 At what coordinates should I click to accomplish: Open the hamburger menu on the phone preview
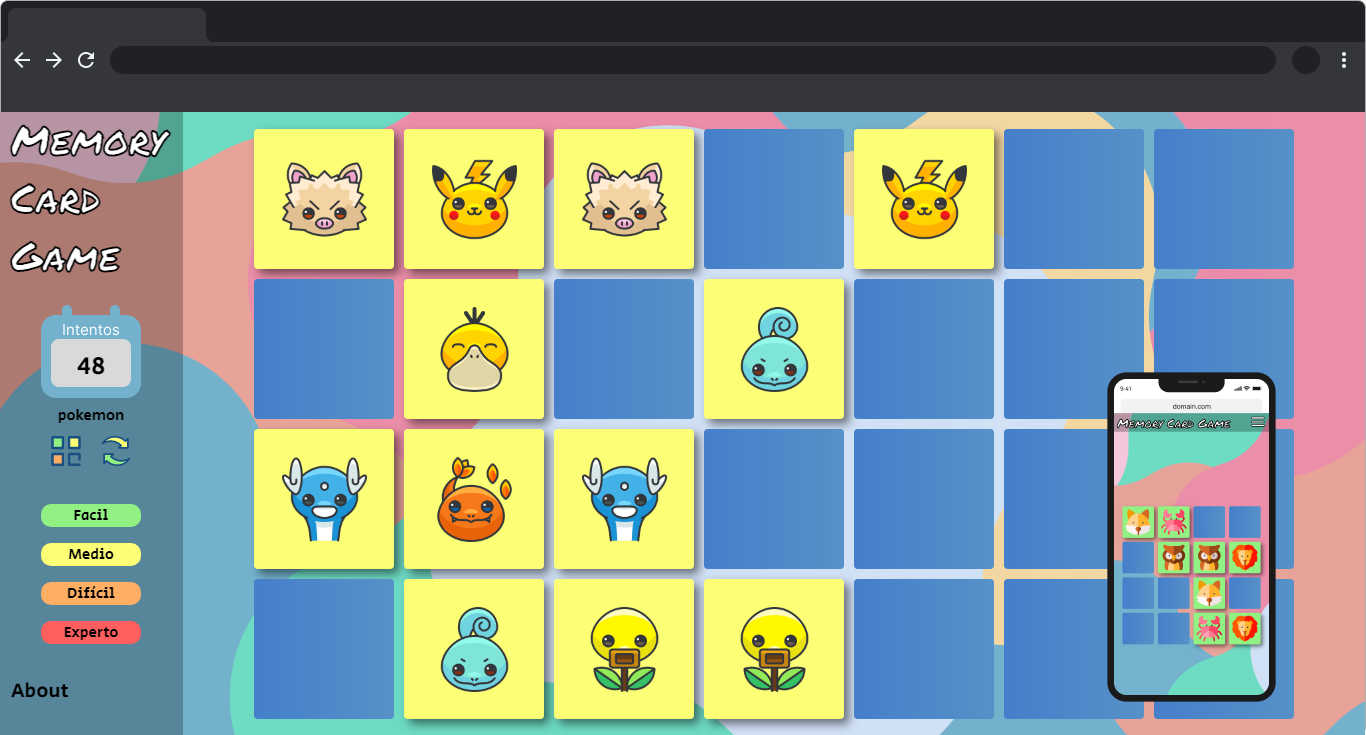[1258, 422]
